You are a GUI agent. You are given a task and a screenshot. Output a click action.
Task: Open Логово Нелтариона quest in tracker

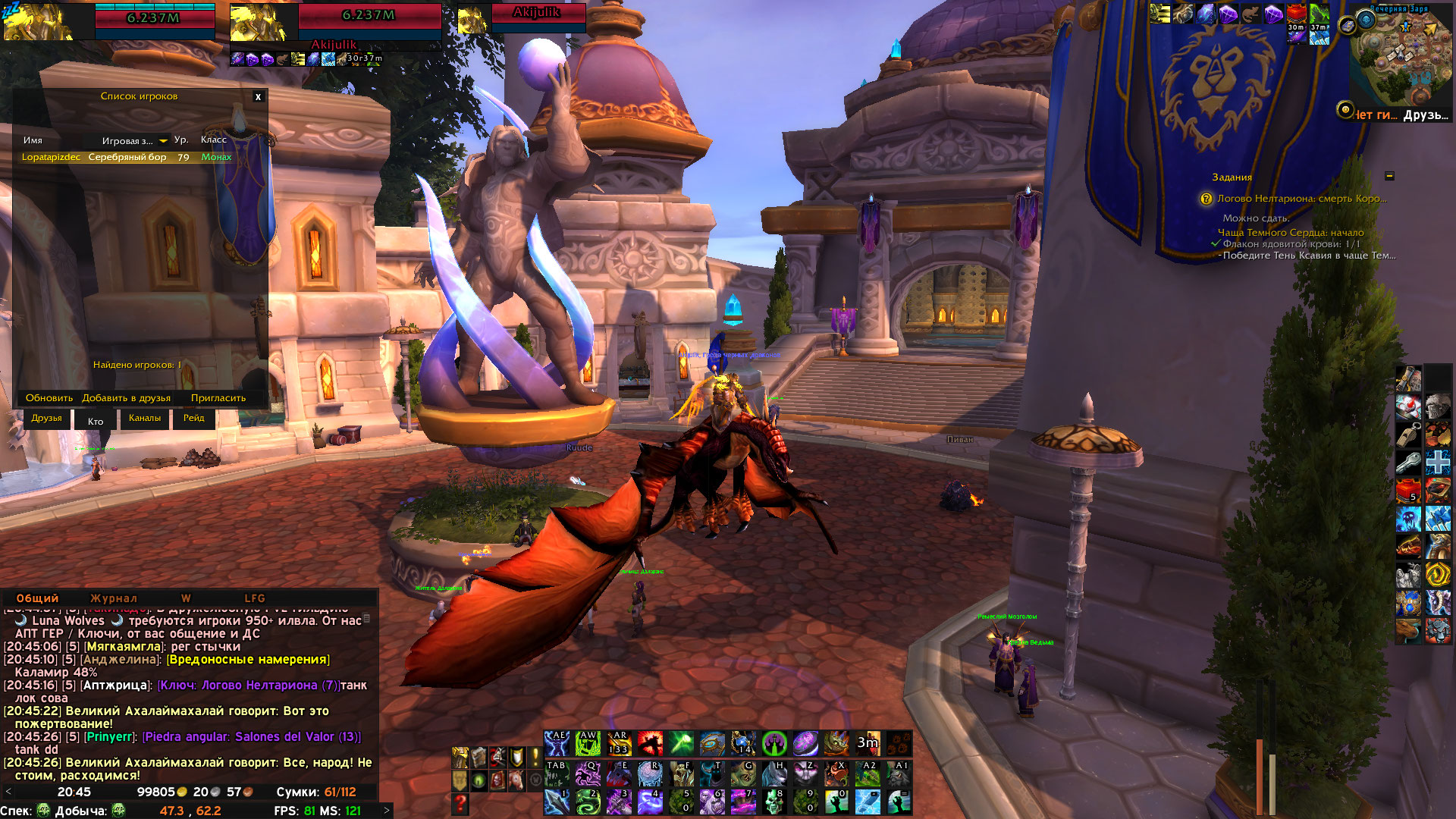point(1301,199)
